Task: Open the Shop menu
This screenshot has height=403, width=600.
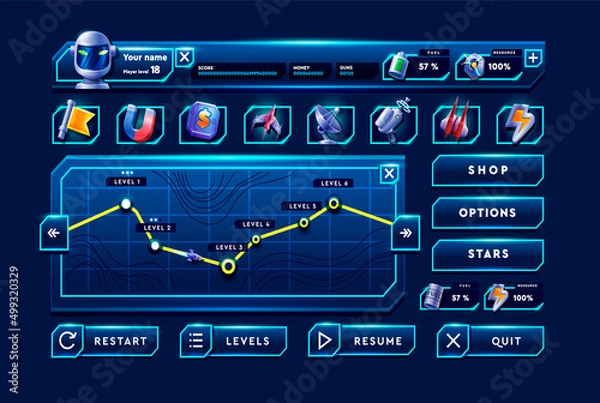Action: coord(488,170)
